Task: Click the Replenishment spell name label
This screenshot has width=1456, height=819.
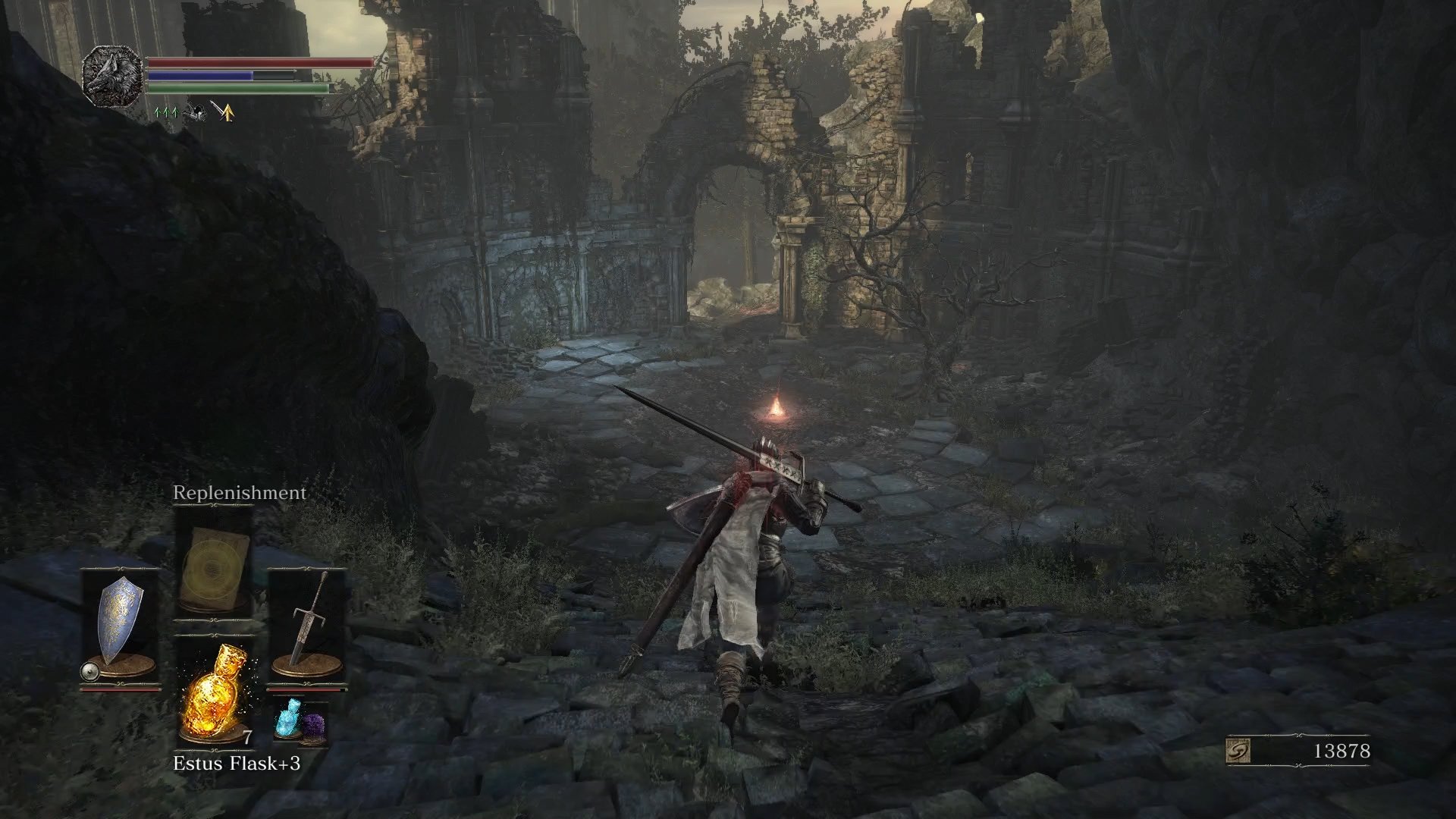Action: [x=239, y=493]
